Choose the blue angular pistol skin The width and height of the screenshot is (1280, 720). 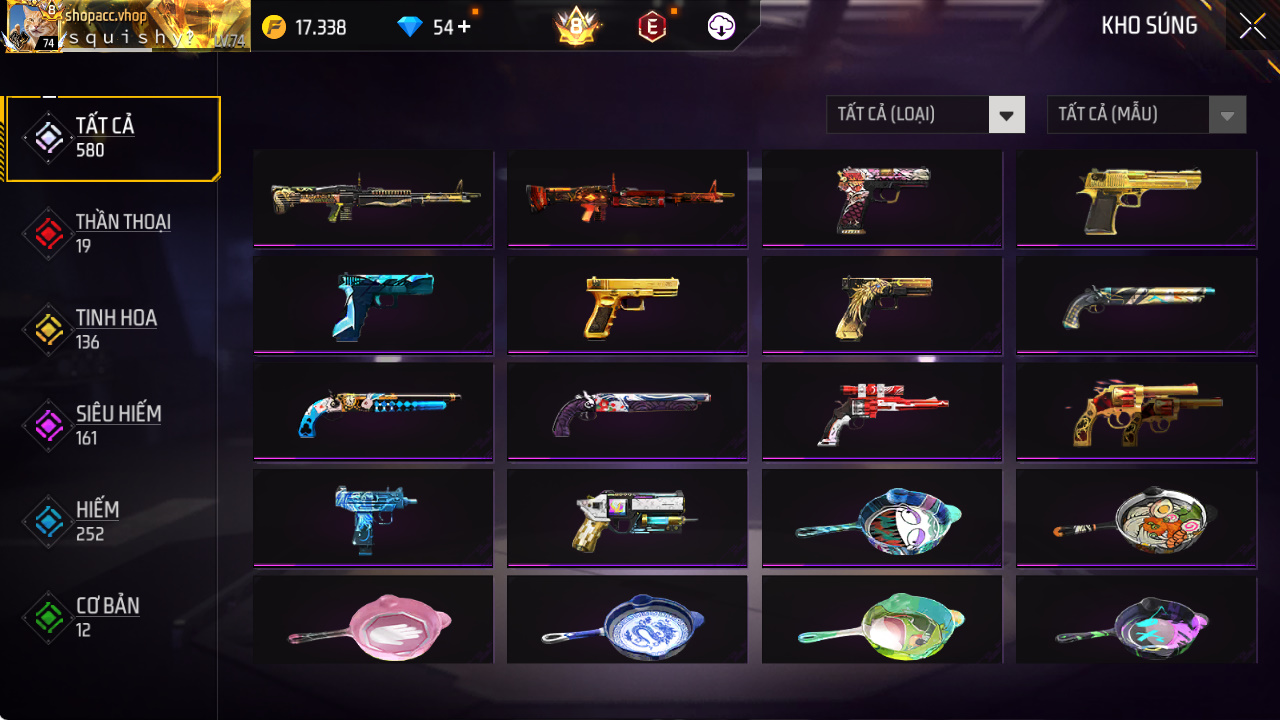point(373,305)
